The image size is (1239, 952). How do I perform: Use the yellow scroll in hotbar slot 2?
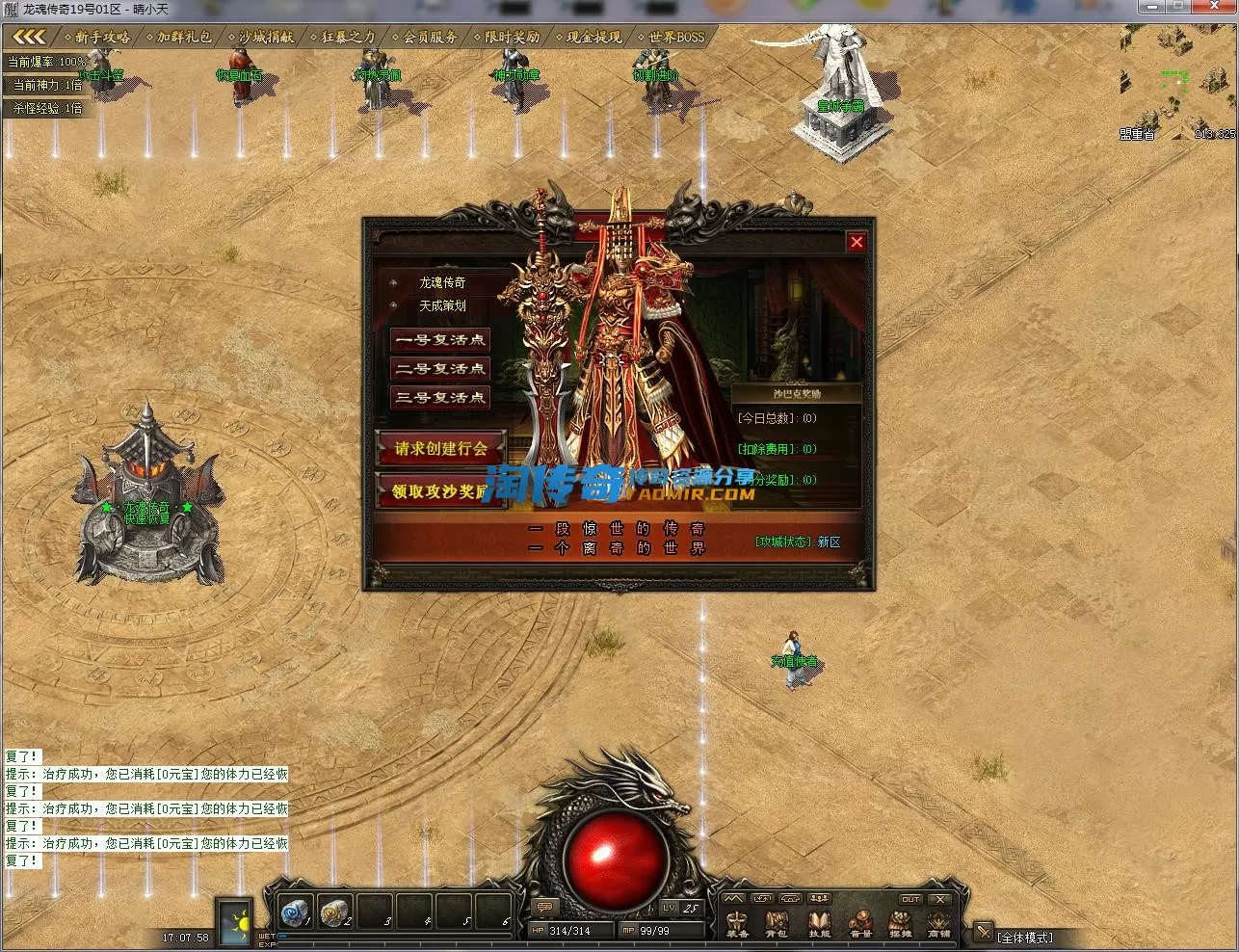333,911
